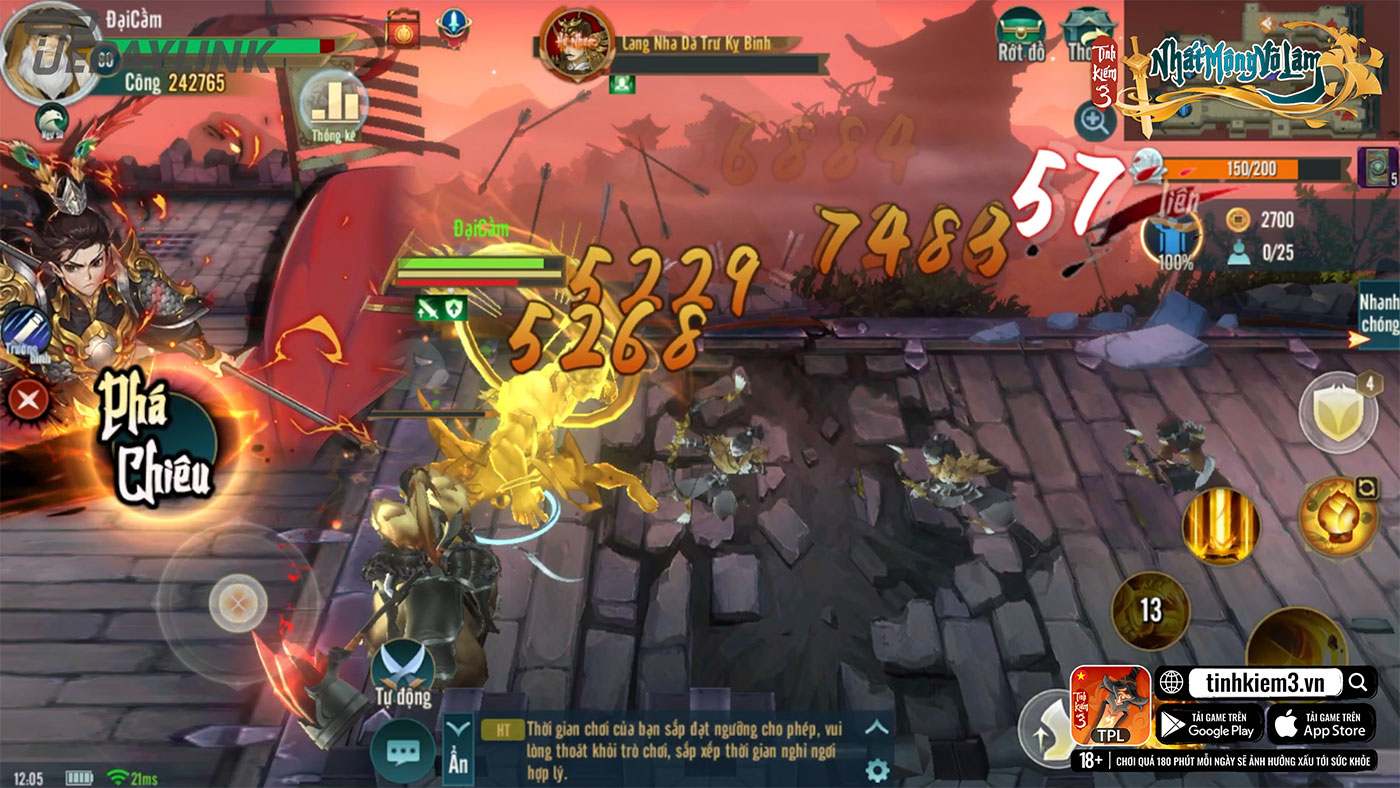
Task: Tap the skill on 13-second cooldown
Action: 1150,610
